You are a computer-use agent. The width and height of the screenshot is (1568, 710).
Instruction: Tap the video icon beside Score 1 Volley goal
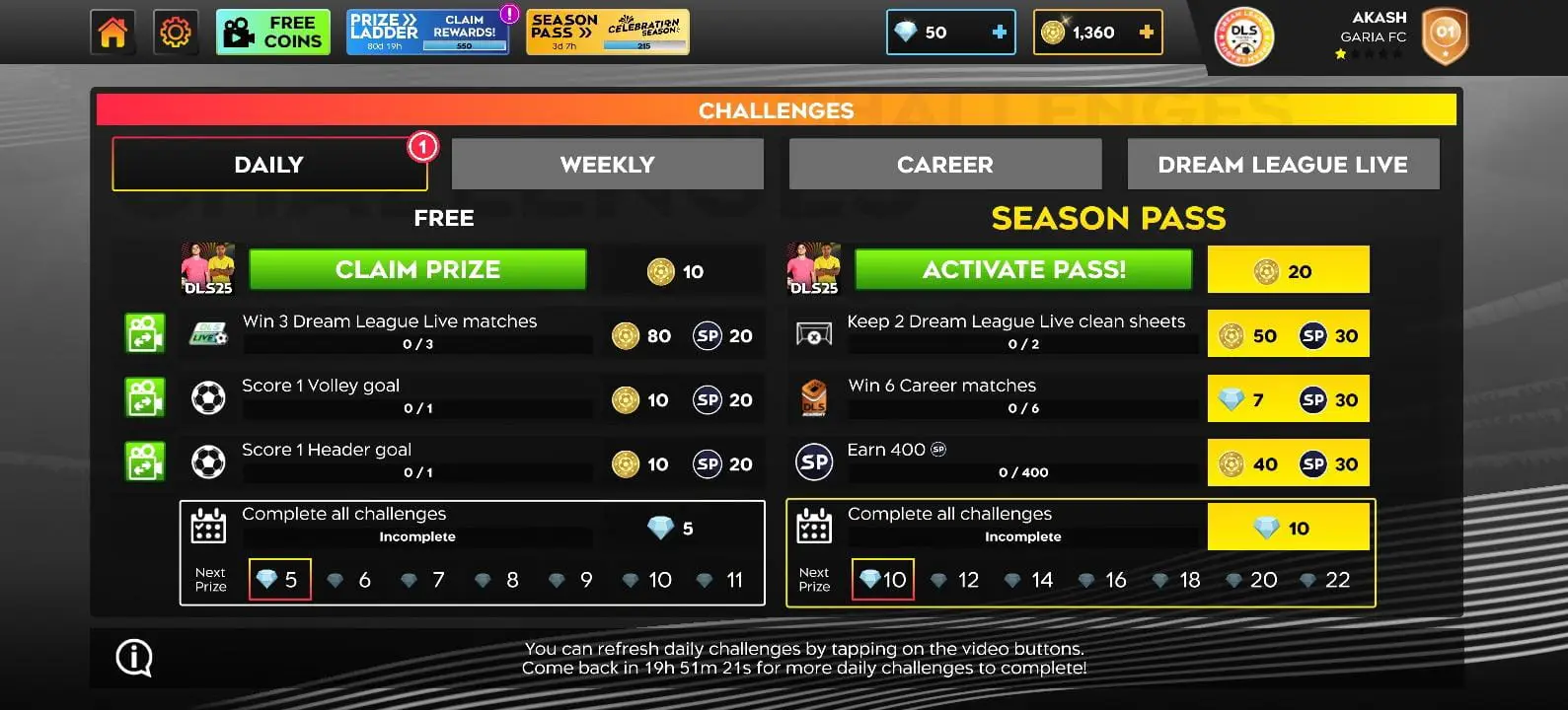click(145, 398)
